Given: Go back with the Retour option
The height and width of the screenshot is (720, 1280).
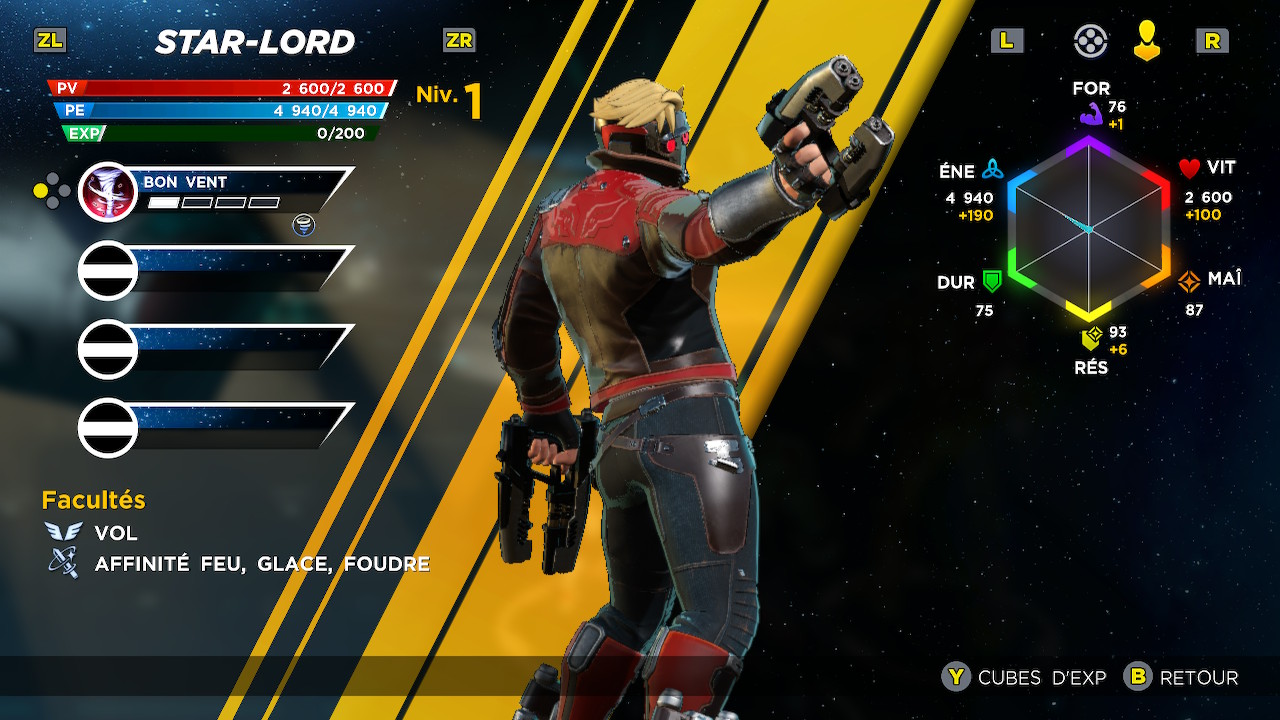Looking at the screenshot, I should click(x=1182, y=677).
